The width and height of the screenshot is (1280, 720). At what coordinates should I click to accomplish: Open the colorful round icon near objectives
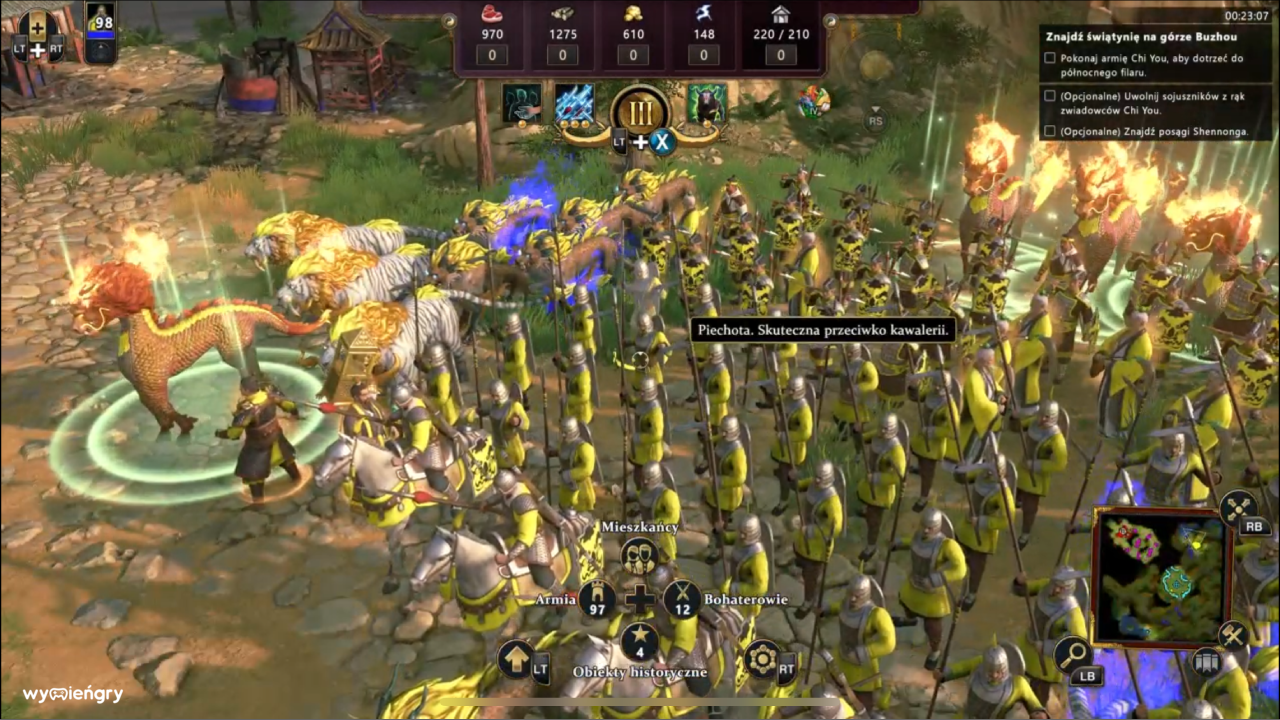(x=813, y=101)
